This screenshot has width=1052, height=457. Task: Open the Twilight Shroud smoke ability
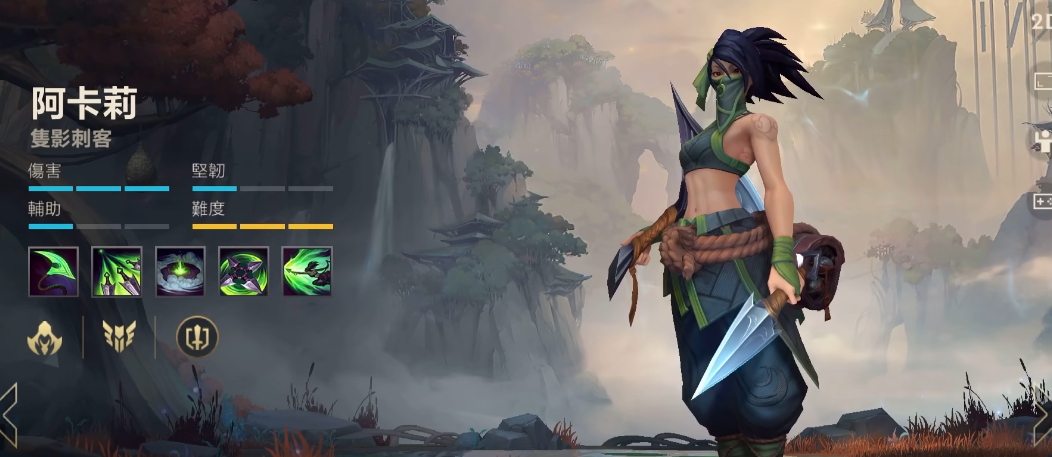pos(180,271)
